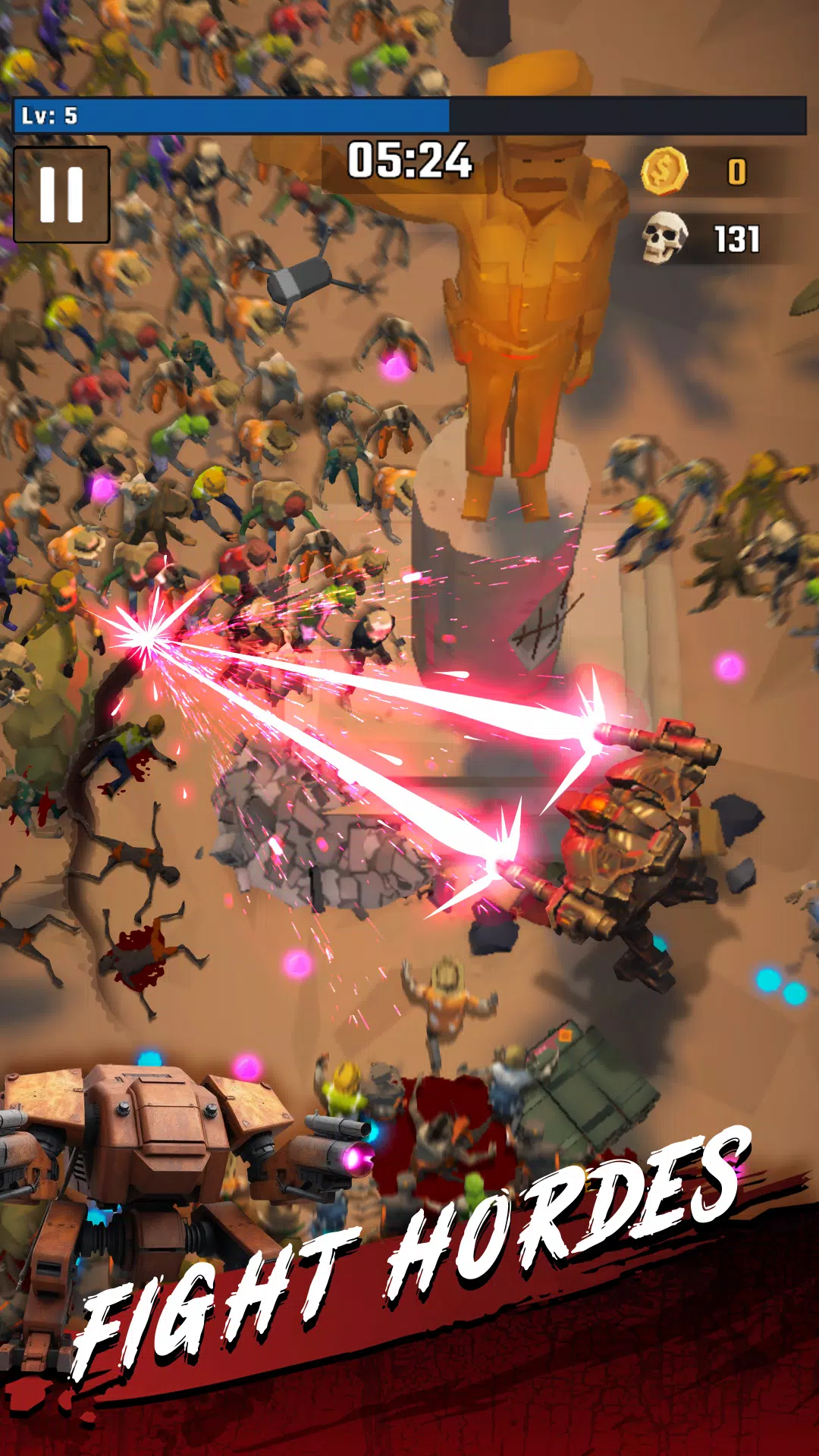Pause the game with the pause button
This screenshot has width=819, height=1456.
coord(61,194)
